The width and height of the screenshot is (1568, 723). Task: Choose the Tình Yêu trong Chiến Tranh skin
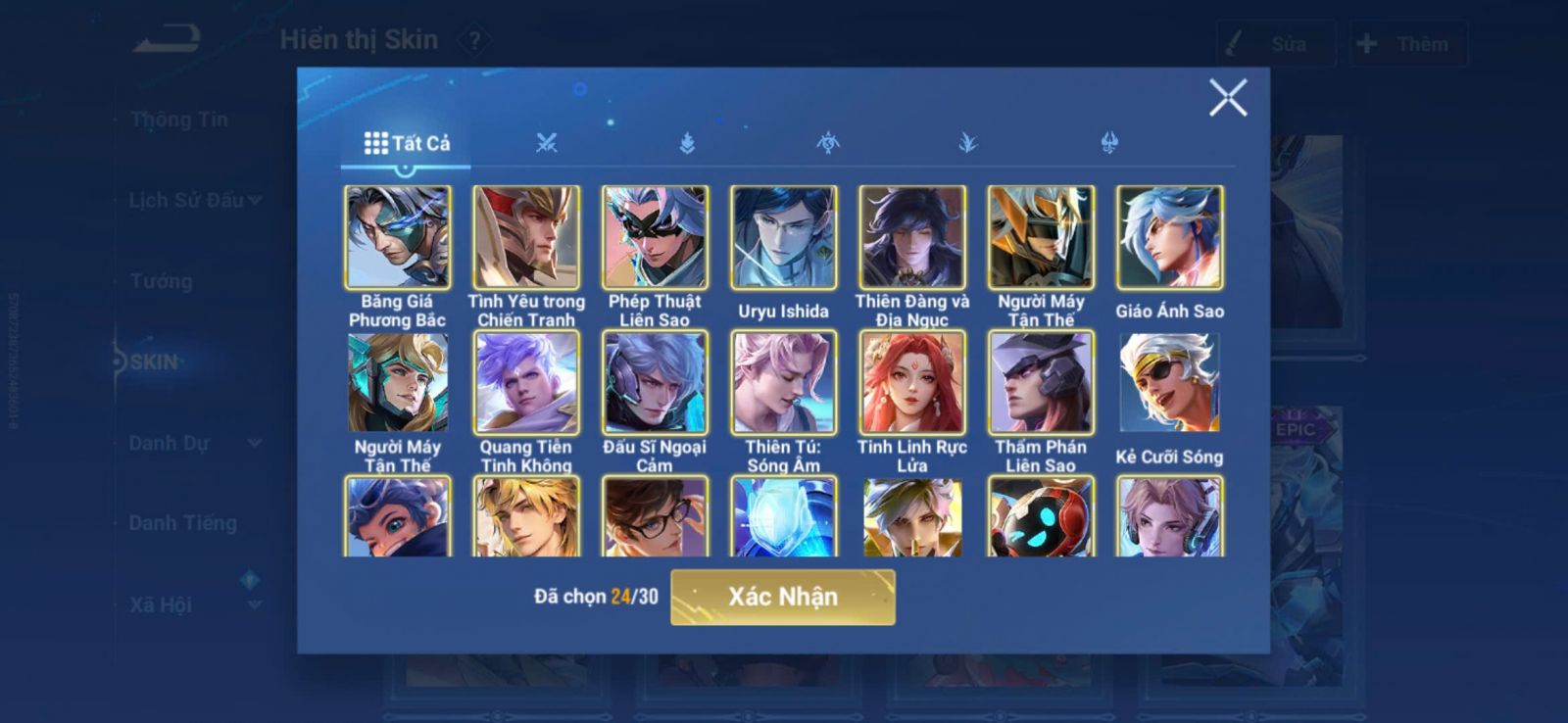click(x=526, y=238)
